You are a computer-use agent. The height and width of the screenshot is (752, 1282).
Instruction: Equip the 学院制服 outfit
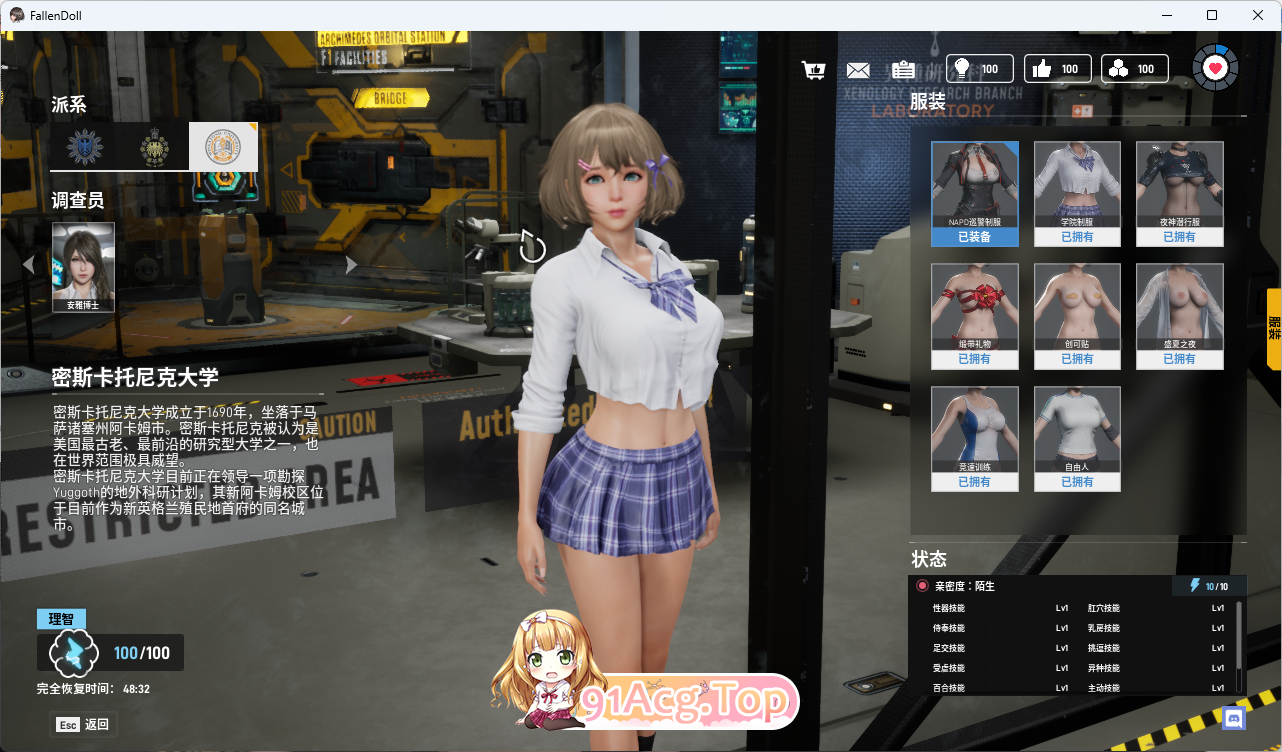pyautogui.click(x=1077, y=193)
